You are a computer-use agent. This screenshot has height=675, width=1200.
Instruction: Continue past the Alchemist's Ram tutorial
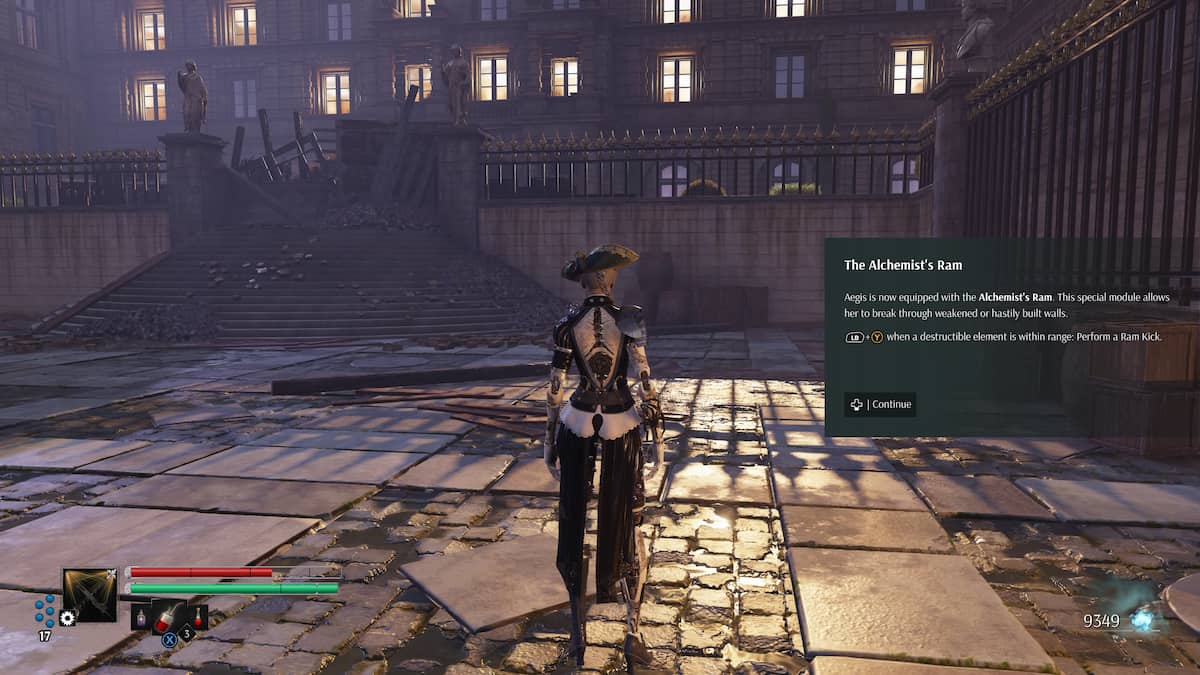880,404
